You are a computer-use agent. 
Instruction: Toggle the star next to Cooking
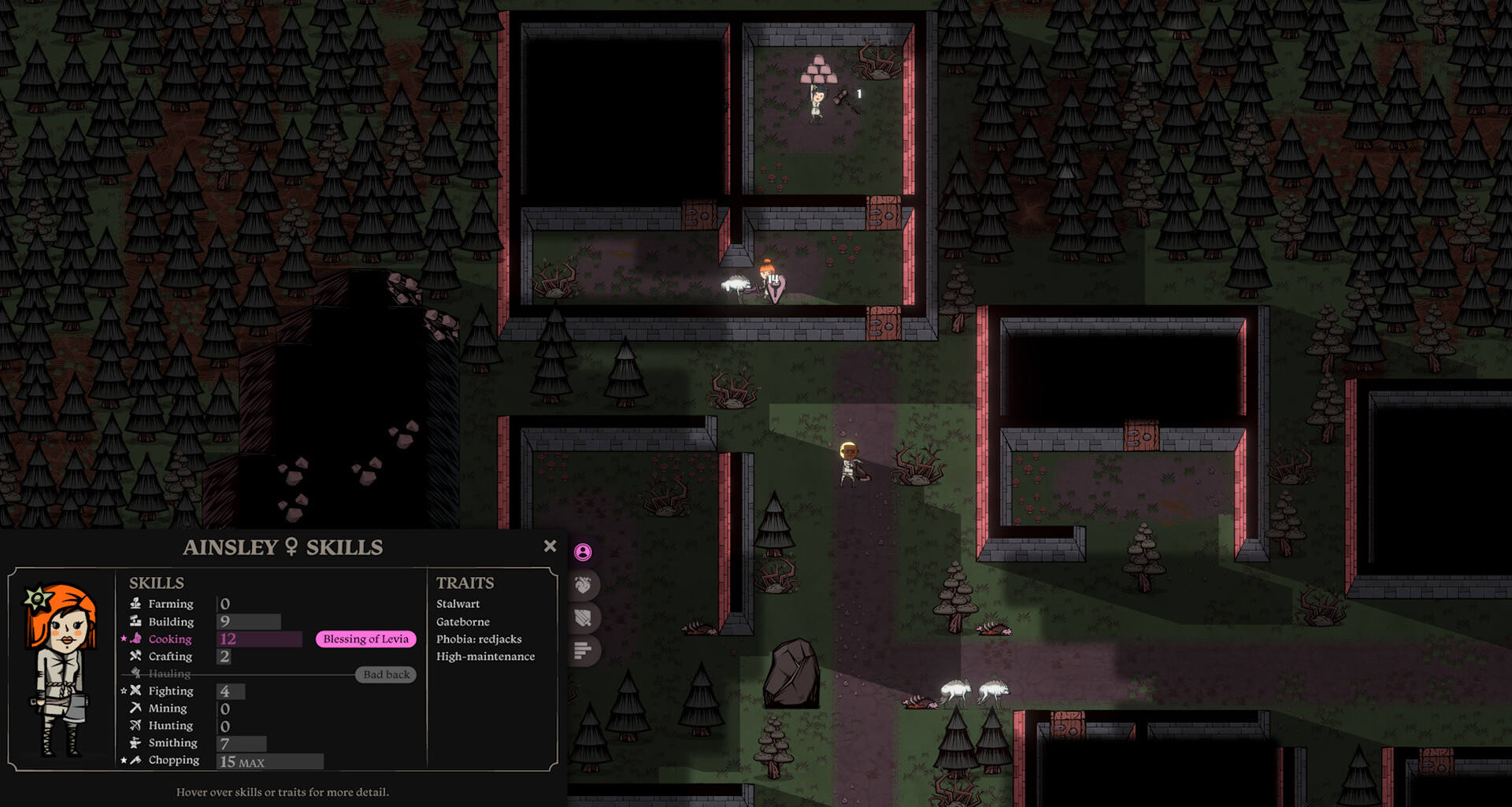tap(123, 639)
